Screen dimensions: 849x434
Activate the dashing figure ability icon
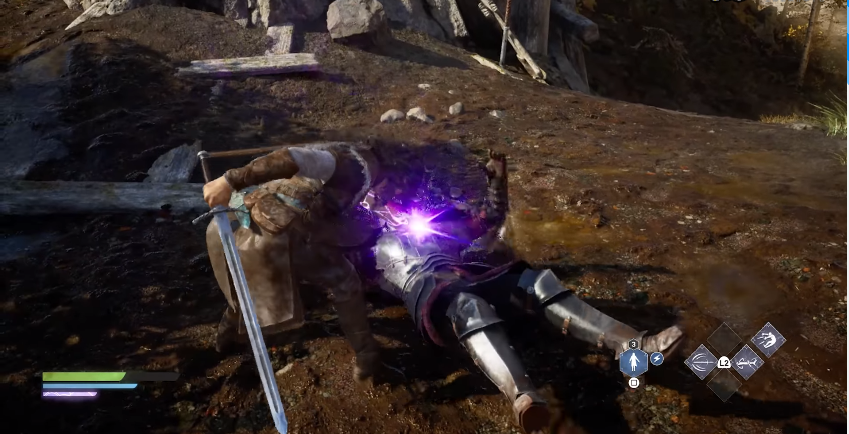pos(768,339)
